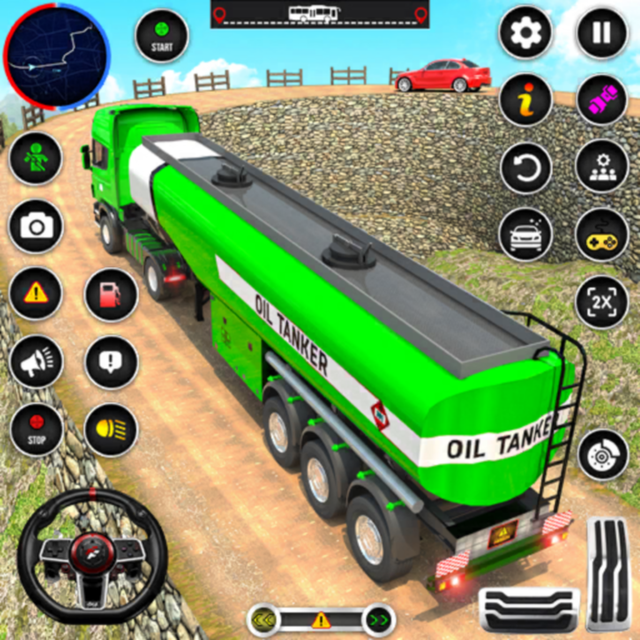Apply the handbrake disc button
Image resolution: width=640 pixels, height=640 pixels.
[x=603, y=453]
